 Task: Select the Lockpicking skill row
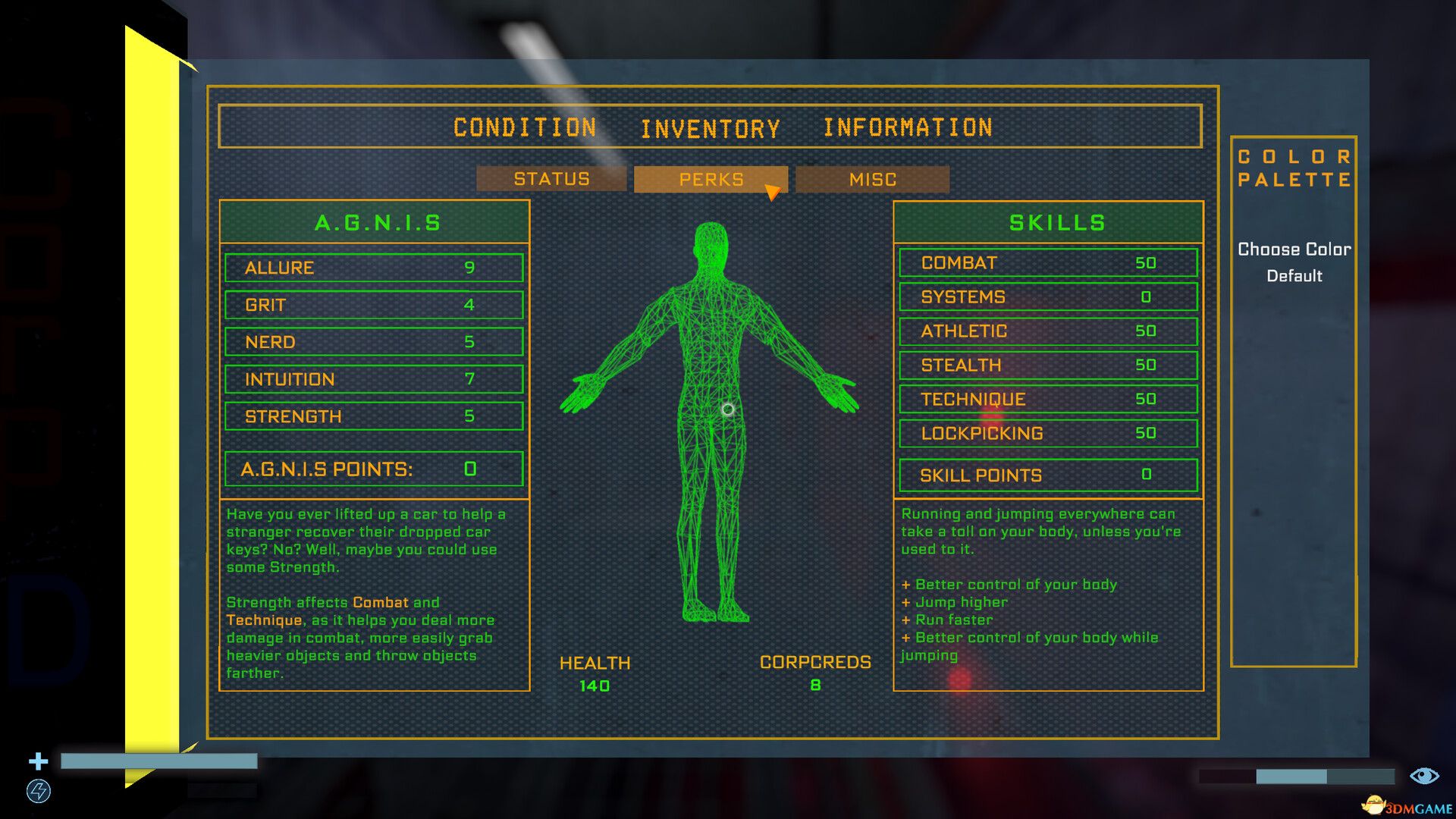(1048, 434)
